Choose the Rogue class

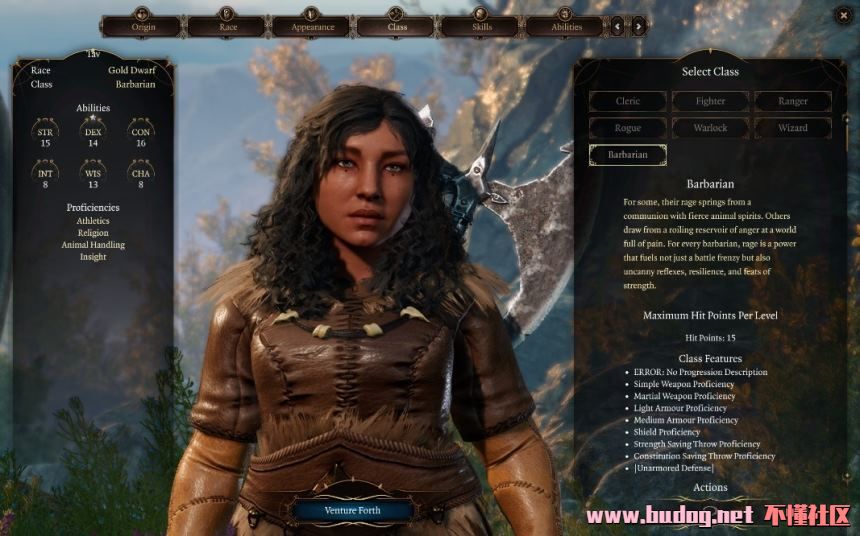(628, 128)
